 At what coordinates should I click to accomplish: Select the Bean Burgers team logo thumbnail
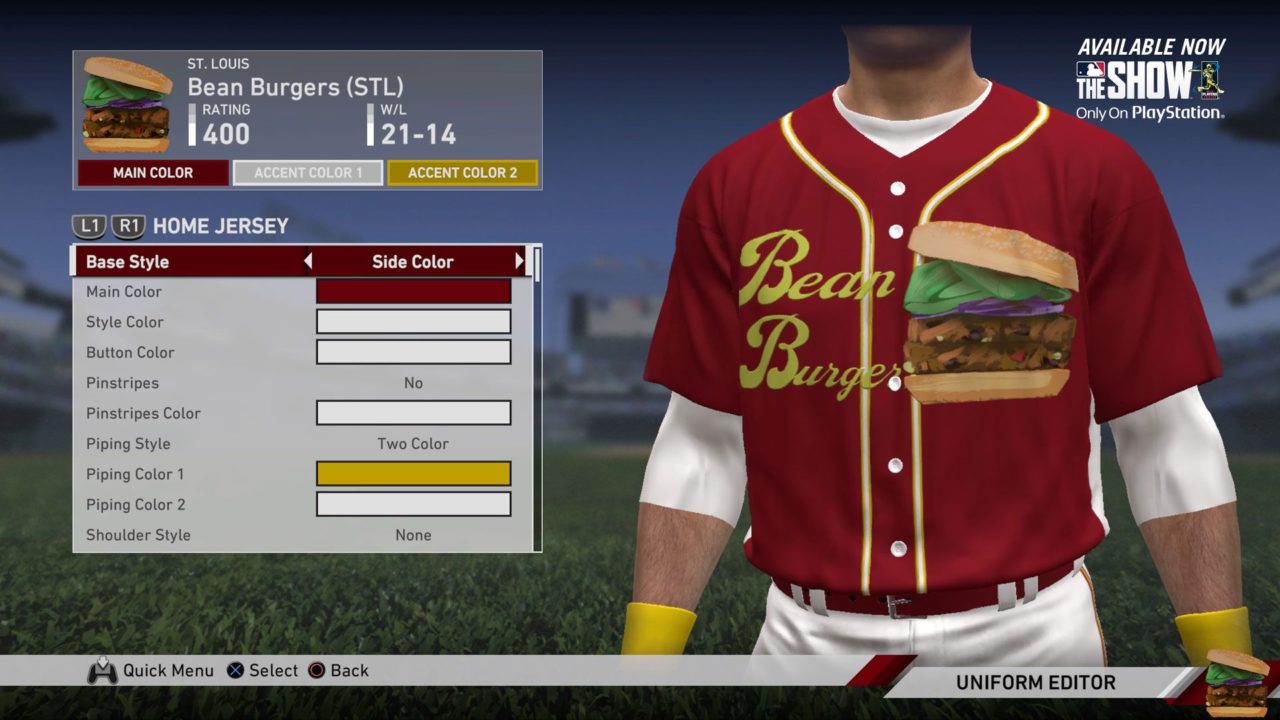(127, 103)
